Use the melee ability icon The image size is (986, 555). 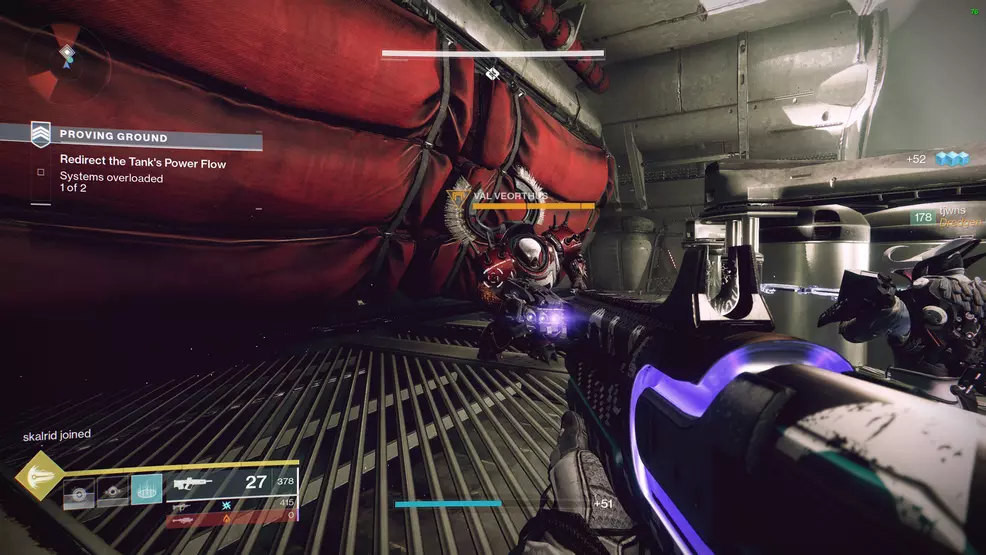(112, 491)
